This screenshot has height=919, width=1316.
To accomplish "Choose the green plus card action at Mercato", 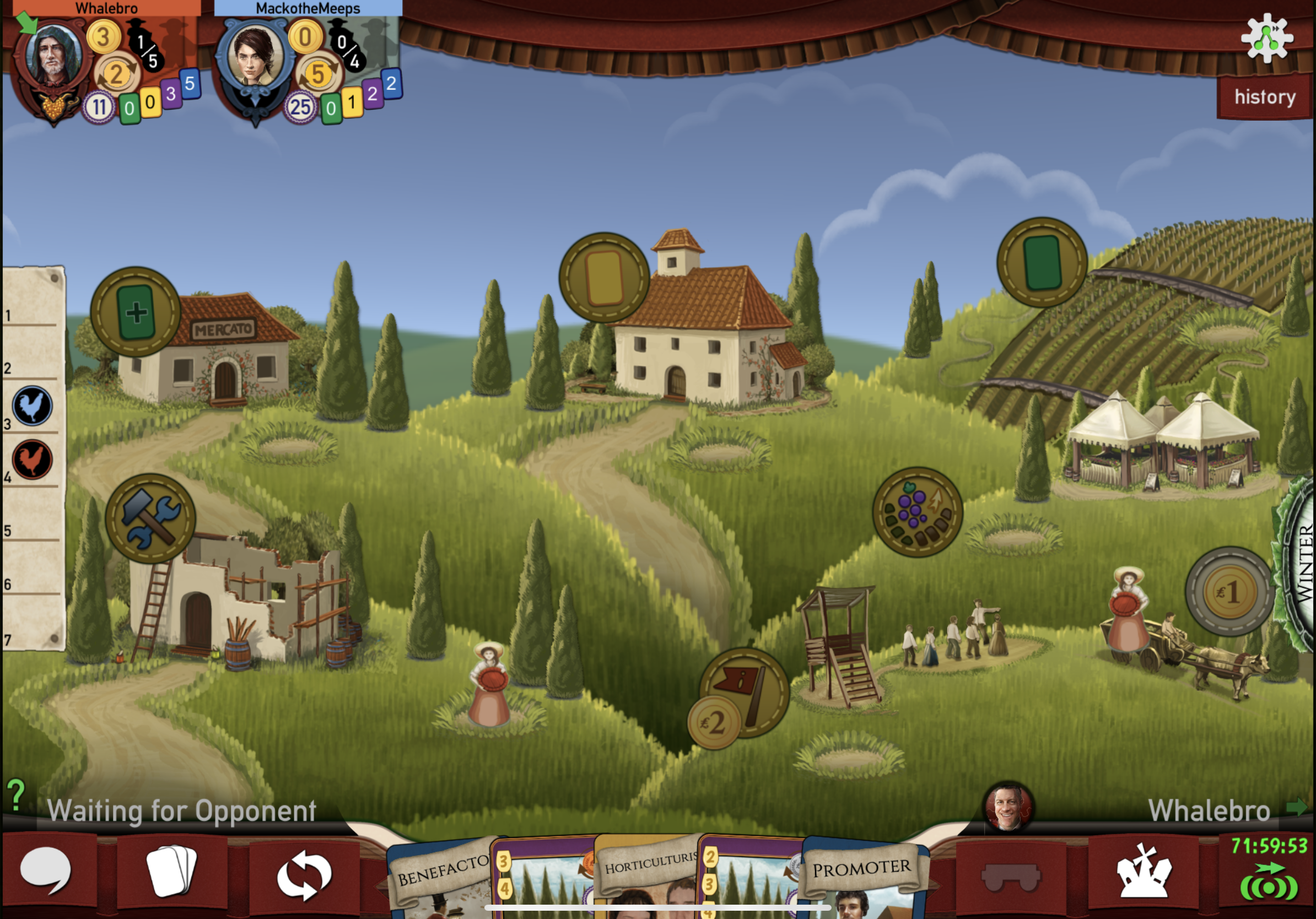I will (136, 312).
